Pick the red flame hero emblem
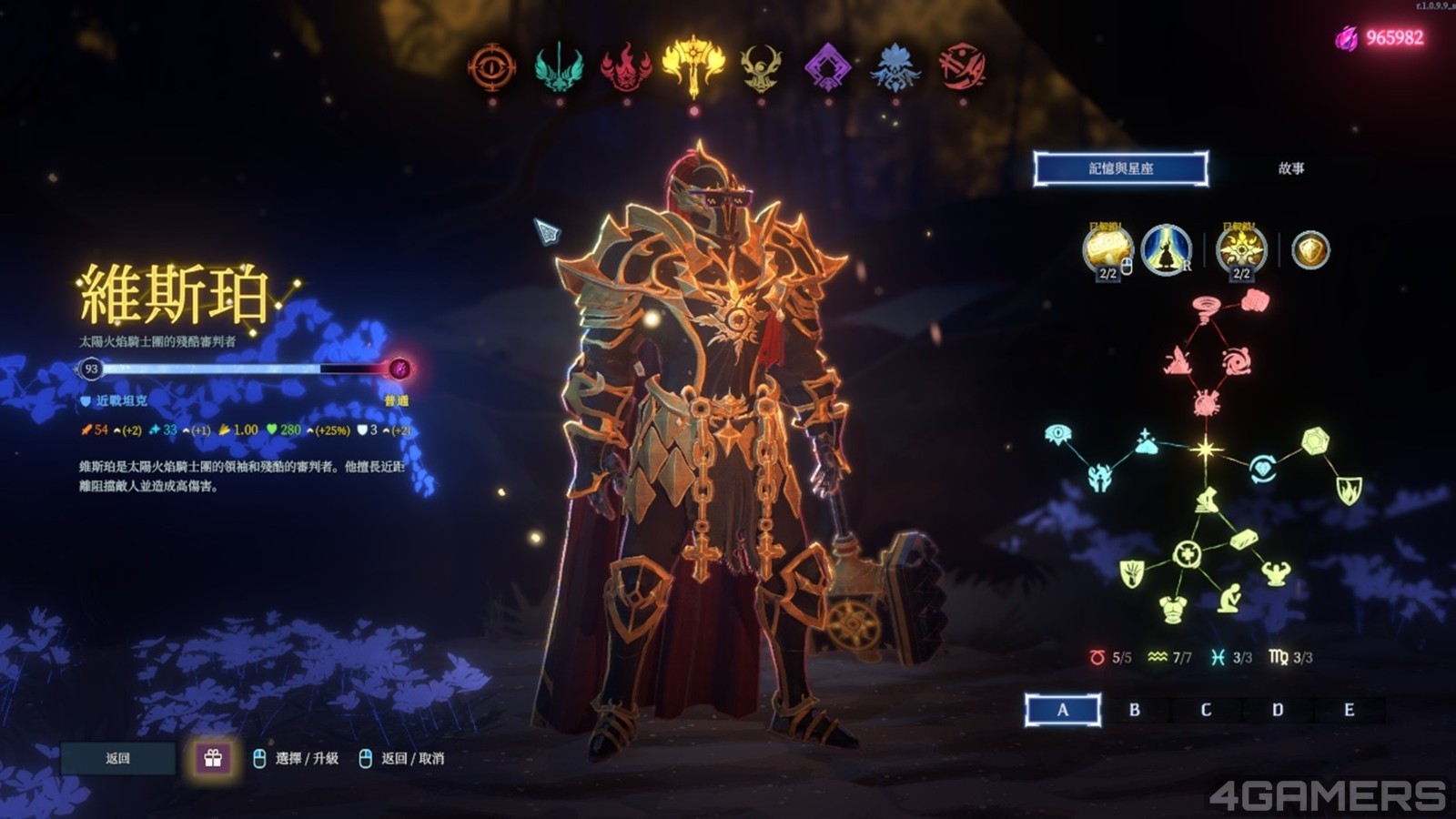The height and width of the screenshot is (819, 1456). [626, 66]
